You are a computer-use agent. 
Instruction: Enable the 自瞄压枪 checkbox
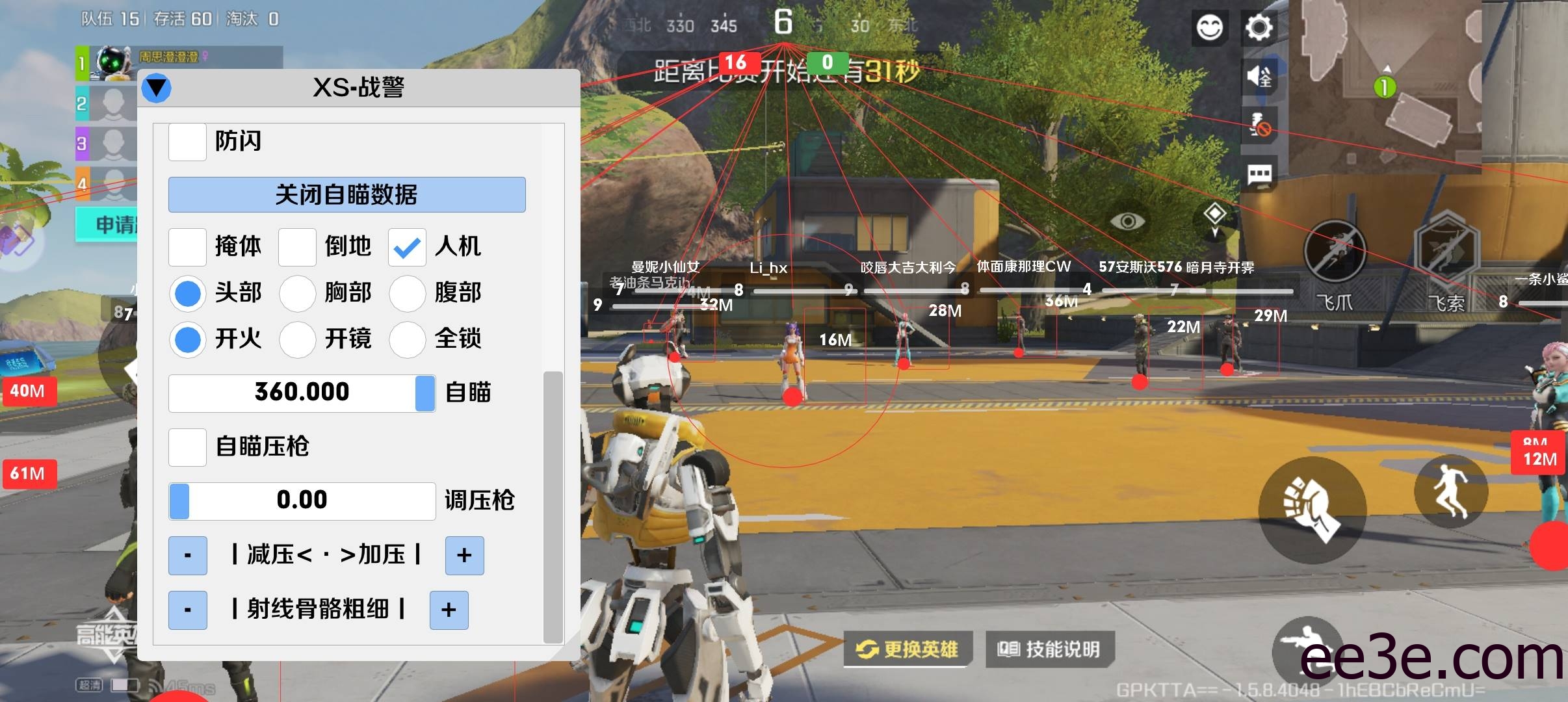click(187, 447)
